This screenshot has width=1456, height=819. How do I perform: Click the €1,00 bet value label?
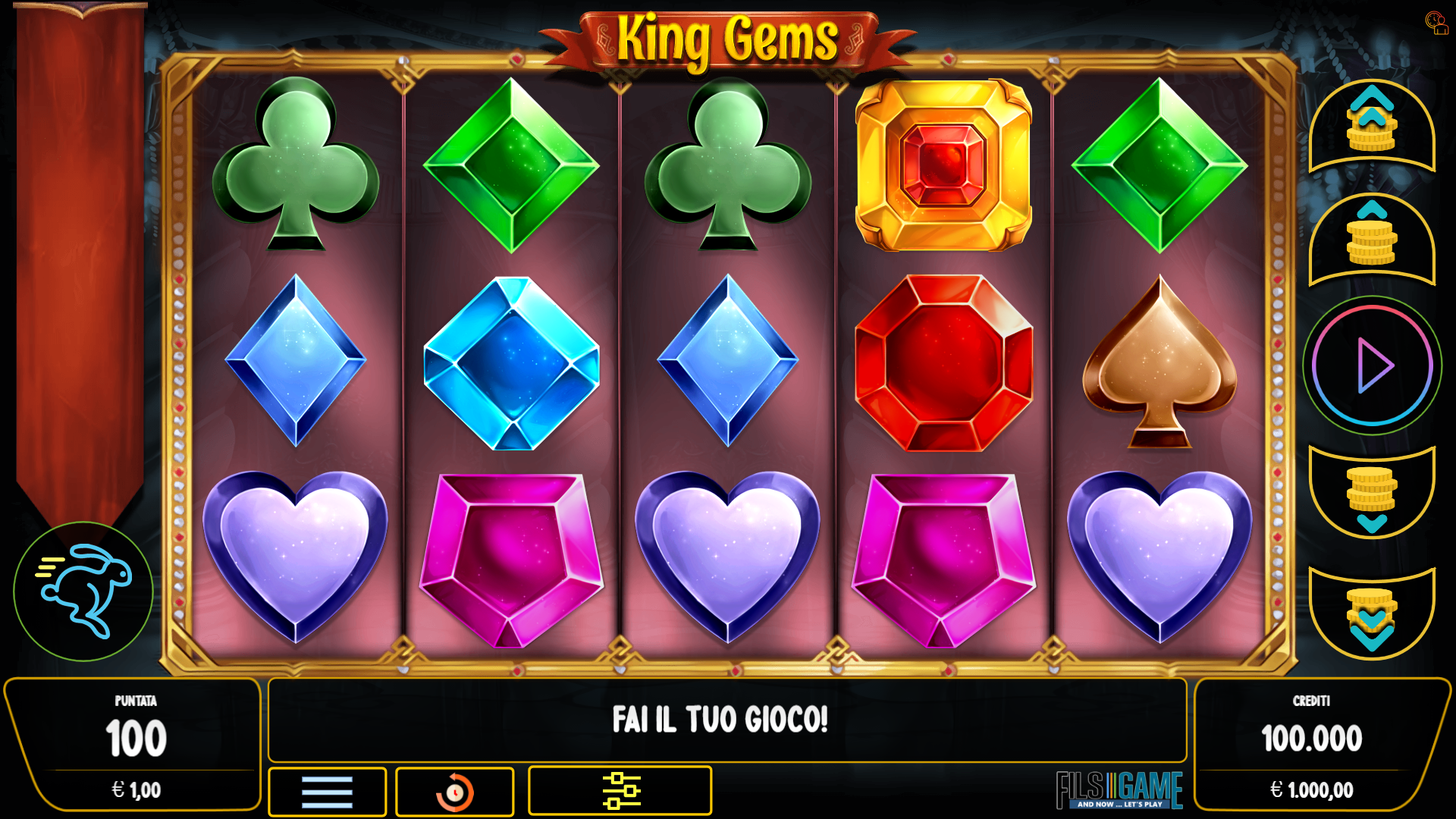(135, 789)
